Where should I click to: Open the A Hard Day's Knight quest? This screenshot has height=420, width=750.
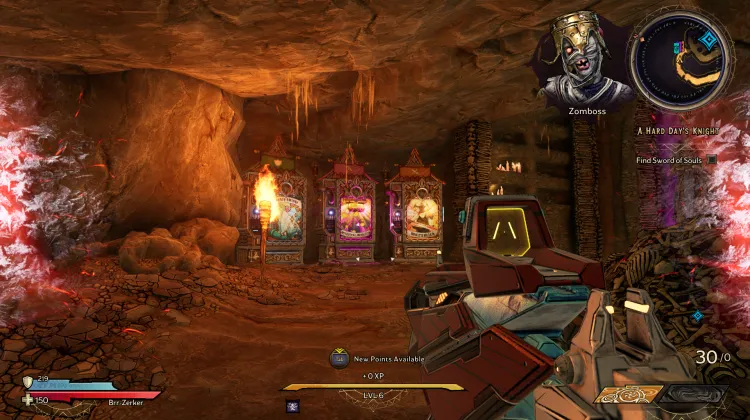click(x=677, y=131)
